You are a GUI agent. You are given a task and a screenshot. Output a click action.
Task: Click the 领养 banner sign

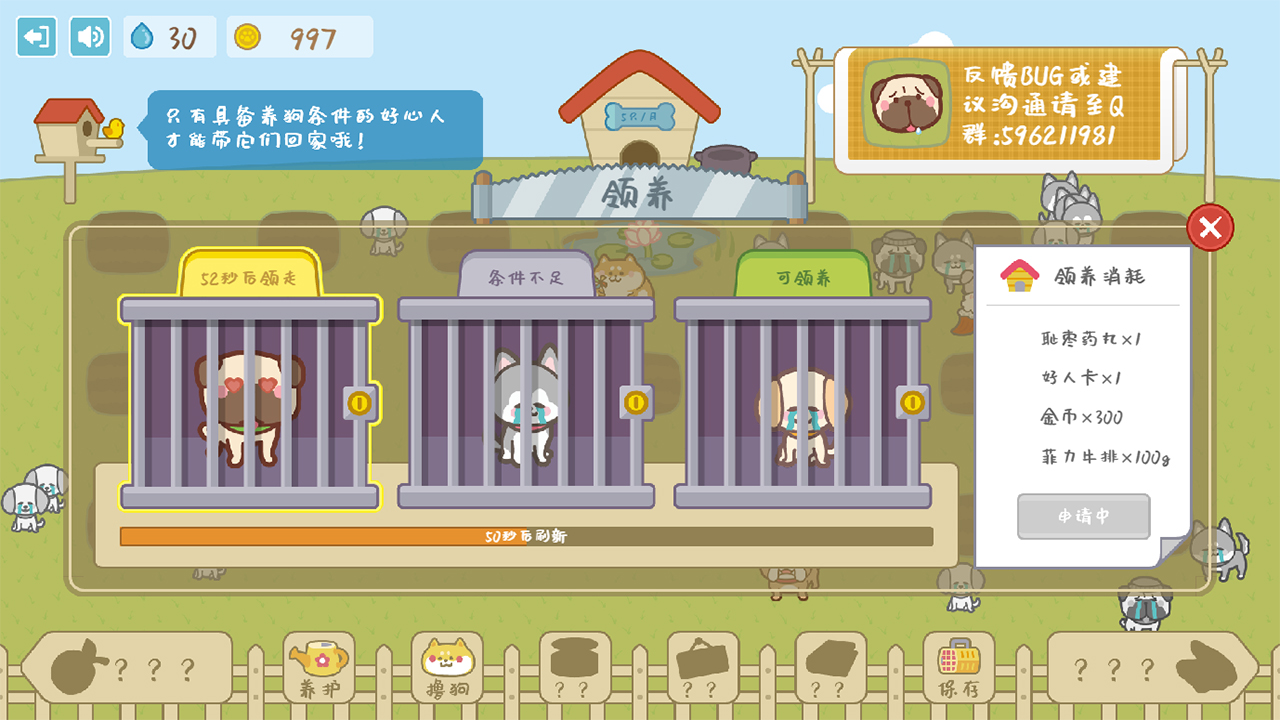[640, 195]
